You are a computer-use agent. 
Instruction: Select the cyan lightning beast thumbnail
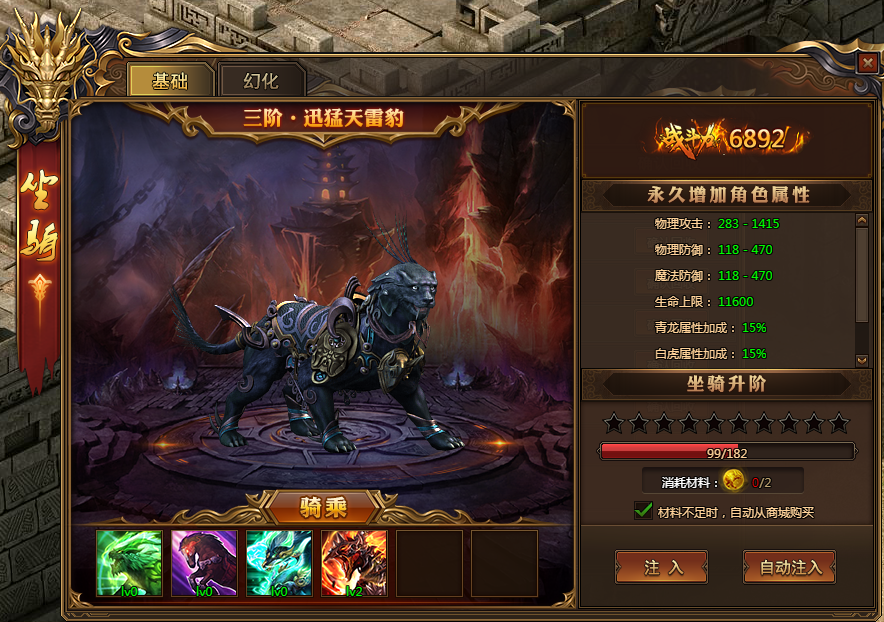pos(279,563)
